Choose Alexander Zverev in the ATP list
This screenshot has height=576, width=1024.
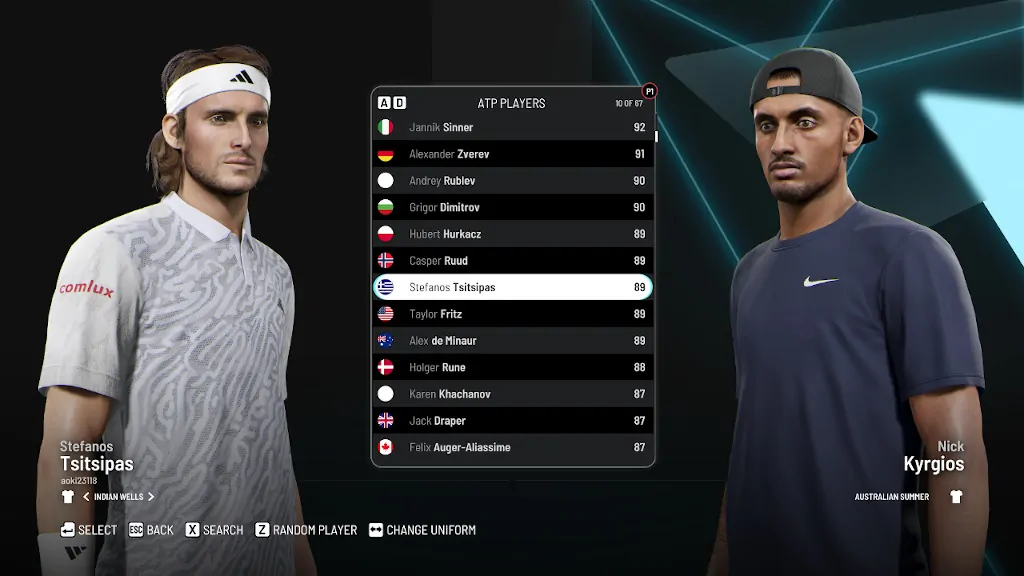pos(512,154)
